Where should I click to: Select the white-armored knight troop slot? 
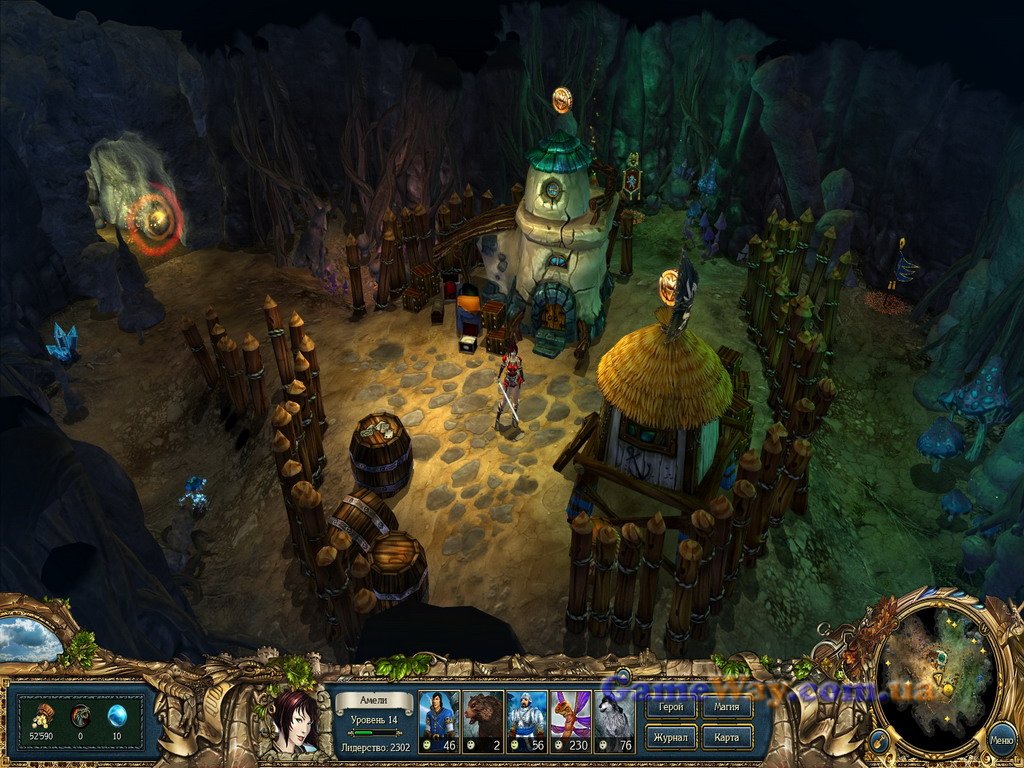[526, 720]
